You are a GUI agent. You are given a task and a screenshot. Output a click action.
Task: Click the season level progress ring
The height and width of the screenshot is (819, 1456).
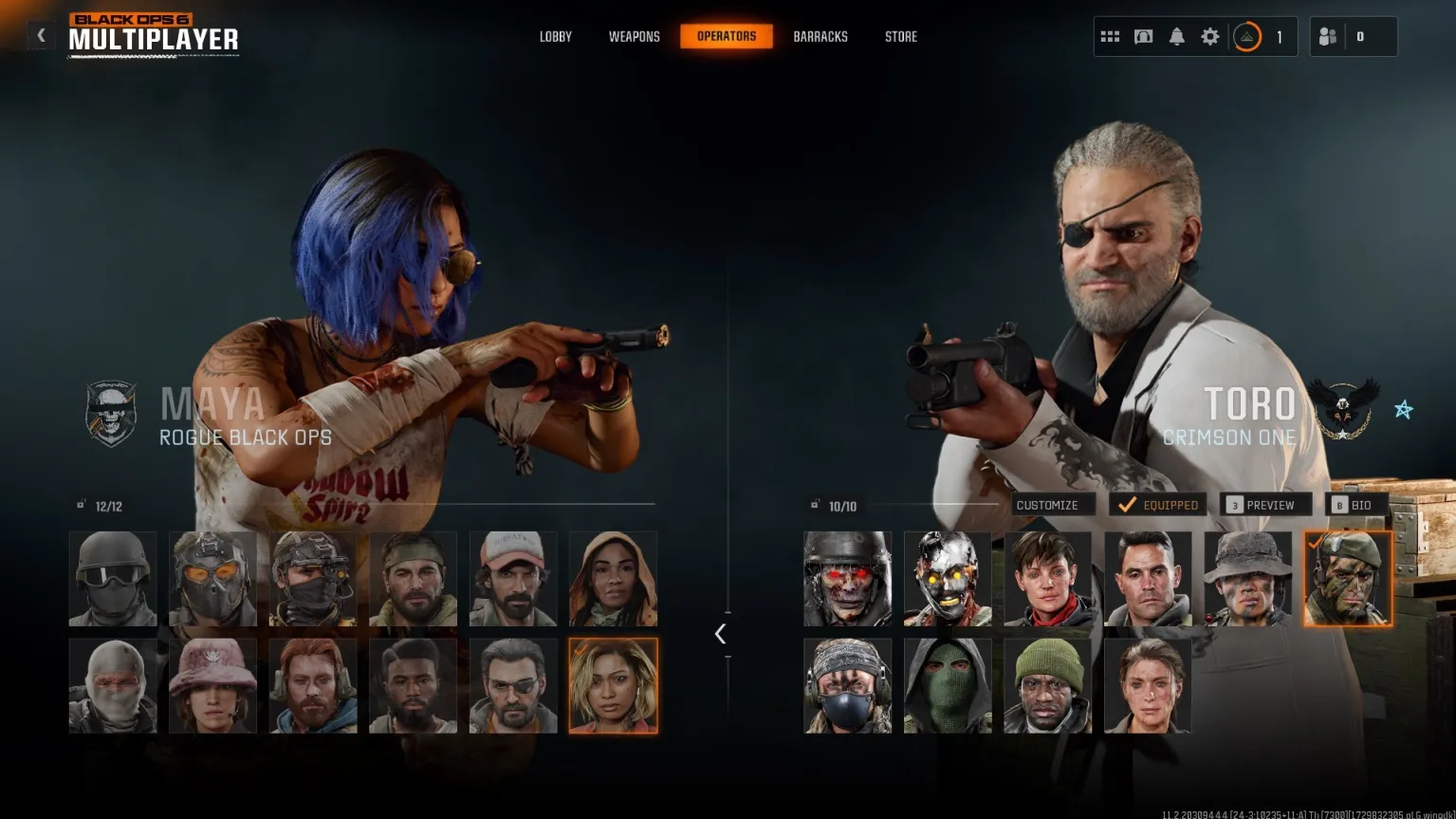(x=1248, y=36)
